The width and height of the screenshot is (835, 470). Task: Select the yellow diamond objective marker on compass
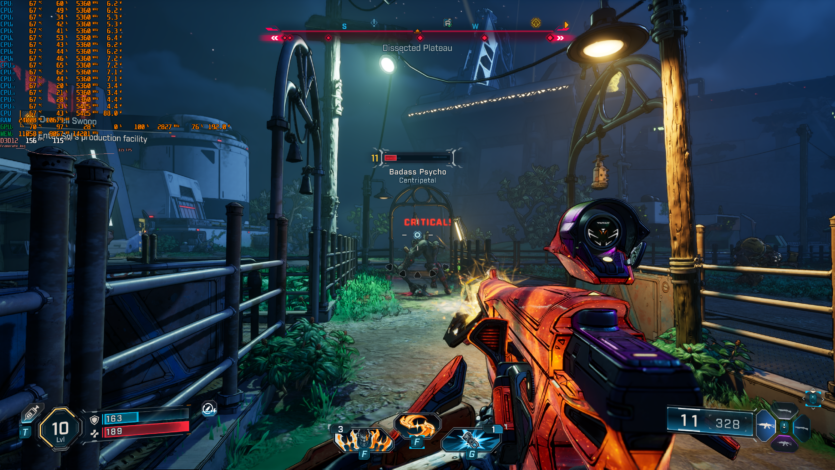coord(535,22)
